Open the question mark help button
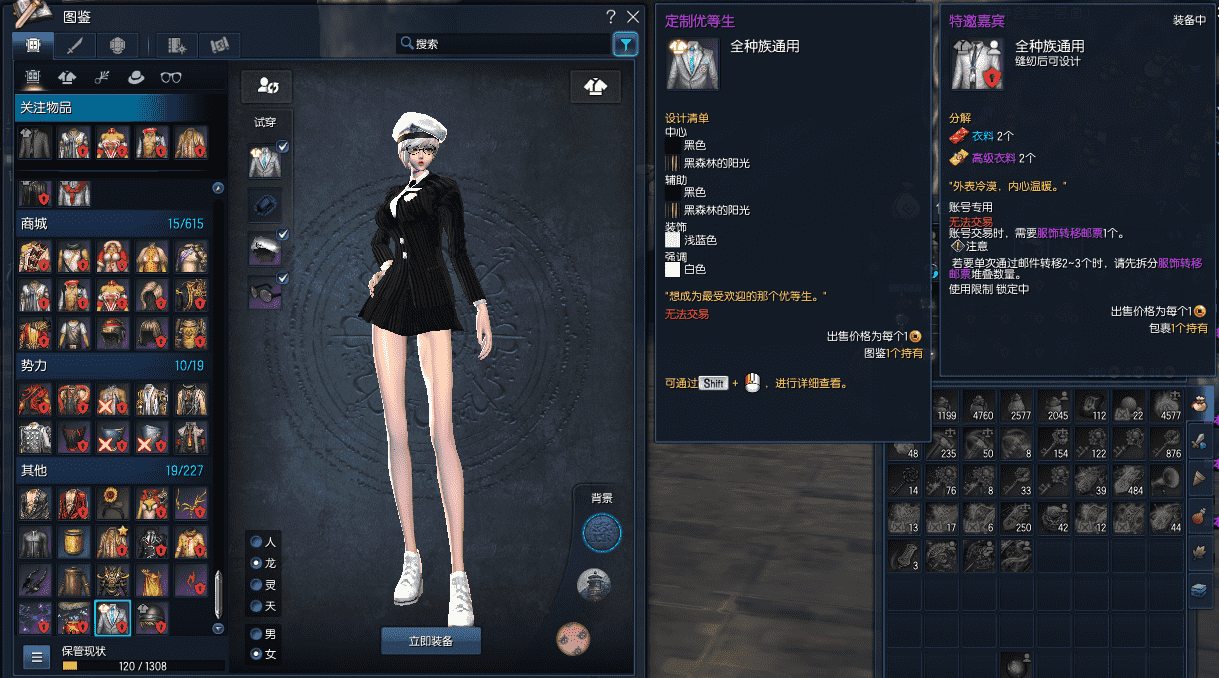The image size is (1219, 678). point(611,17)
